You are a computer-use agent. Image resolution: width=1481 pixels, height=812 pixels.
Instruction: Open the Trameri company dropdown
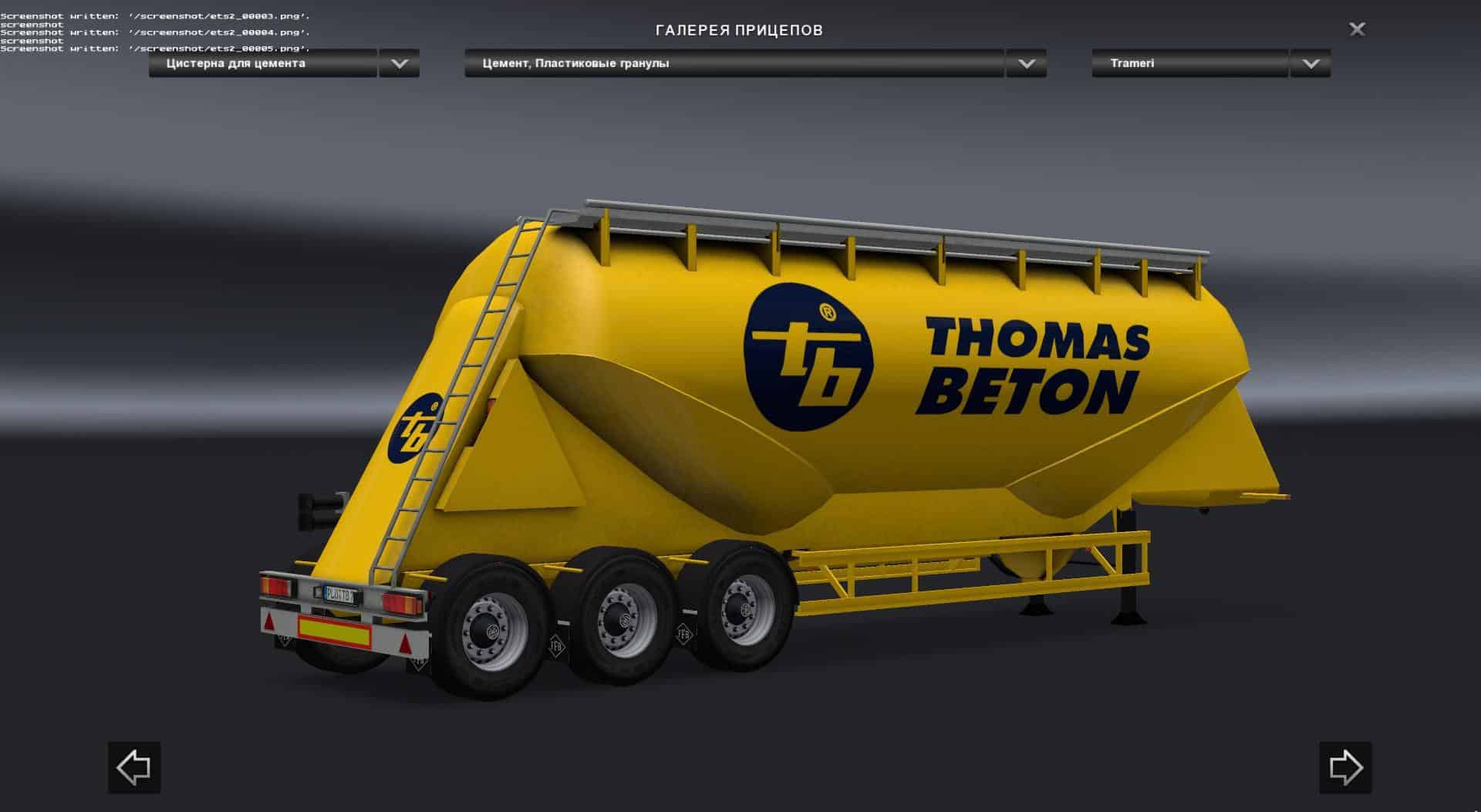point(1311,64)
